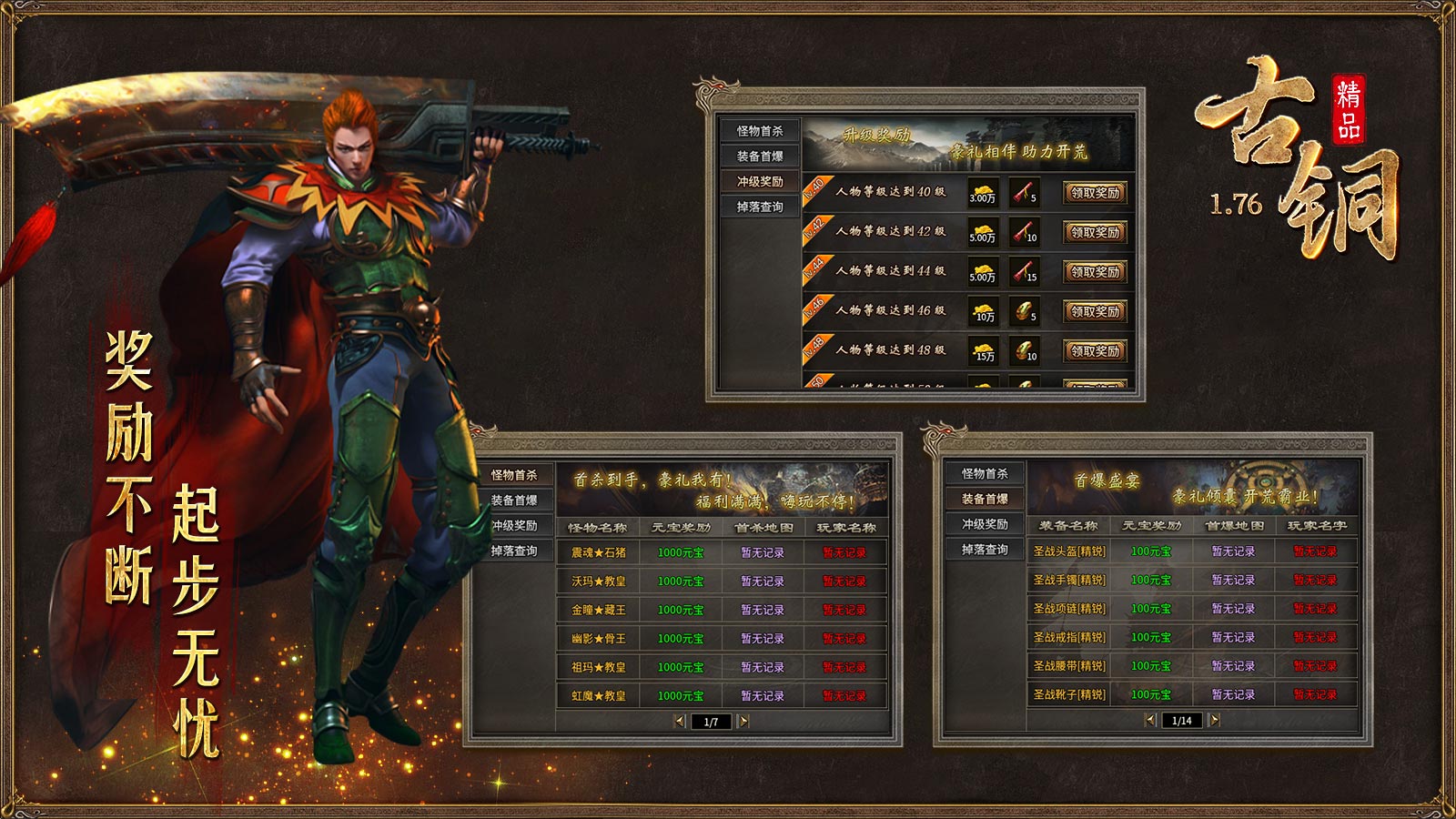The width and height of the screenshot is (1456, 819).
Task: Claim the level 46 reward
Action: [x=1095, y=311]
